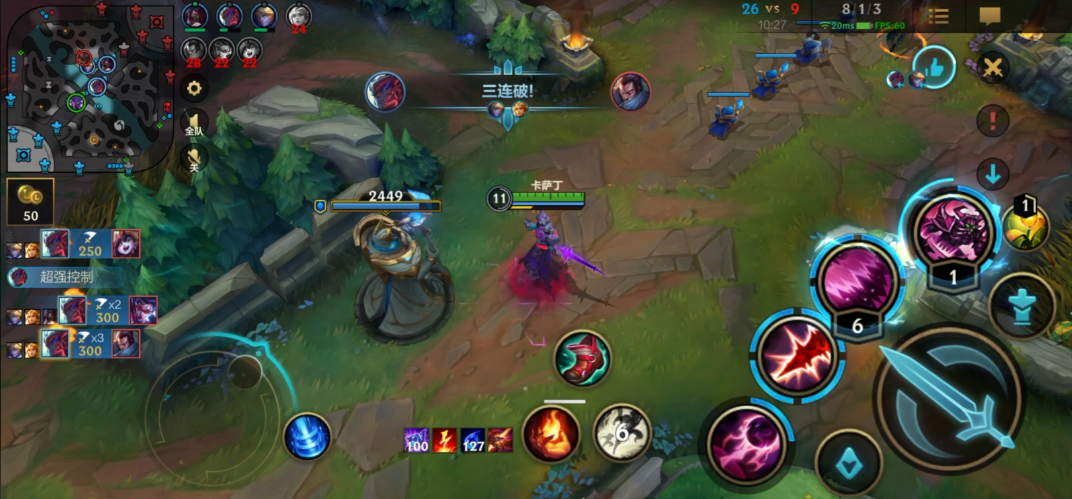
Task: Tap the sword basic attack button
Action: coord(946,400)
